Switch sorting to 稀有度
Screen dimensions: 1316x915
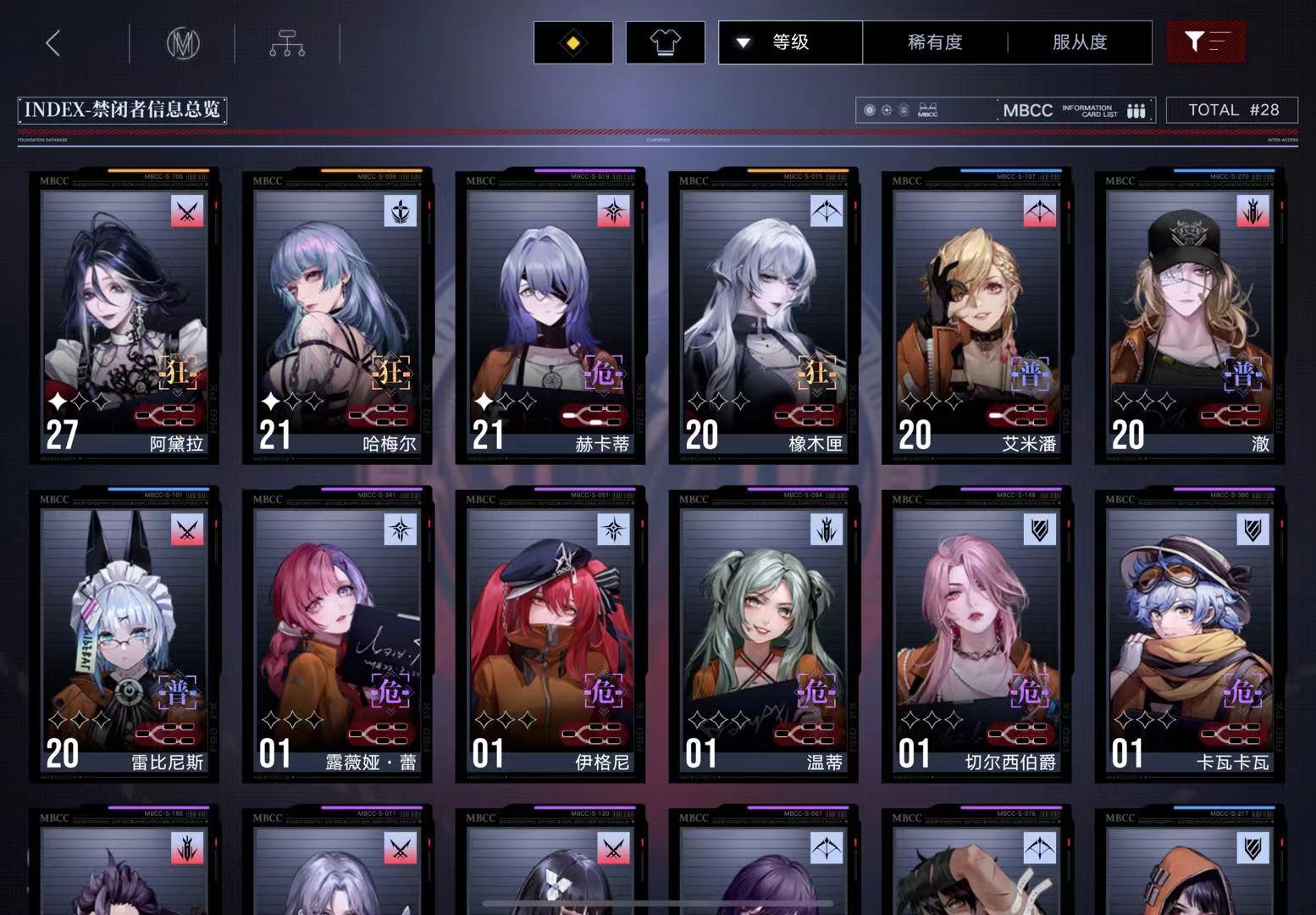coord(934,42)
